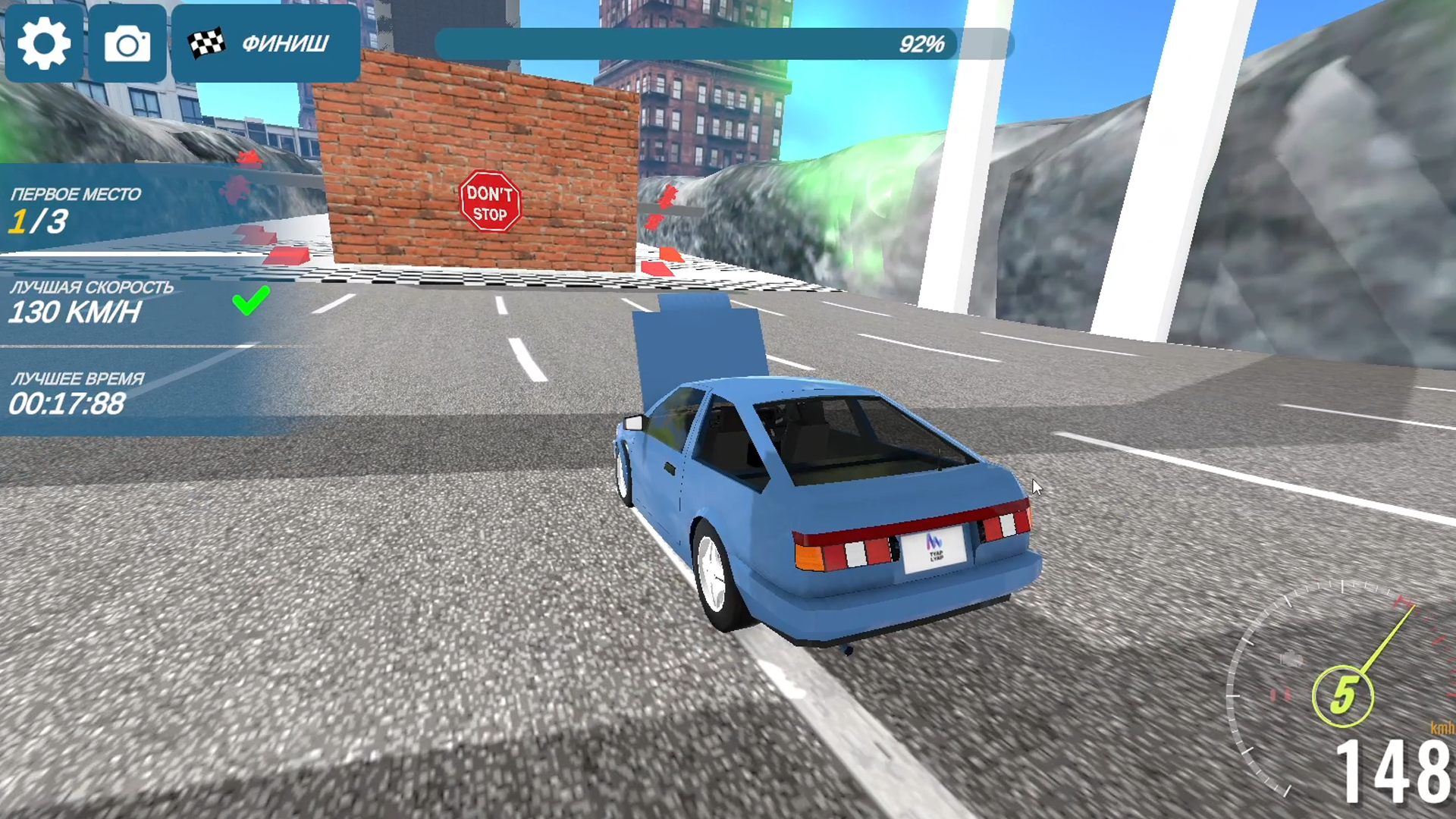Click the red DON'T STOP sign on the wall
This screenshot has width=1456, height=819.
pyautogui.click(x=492, y=202)
